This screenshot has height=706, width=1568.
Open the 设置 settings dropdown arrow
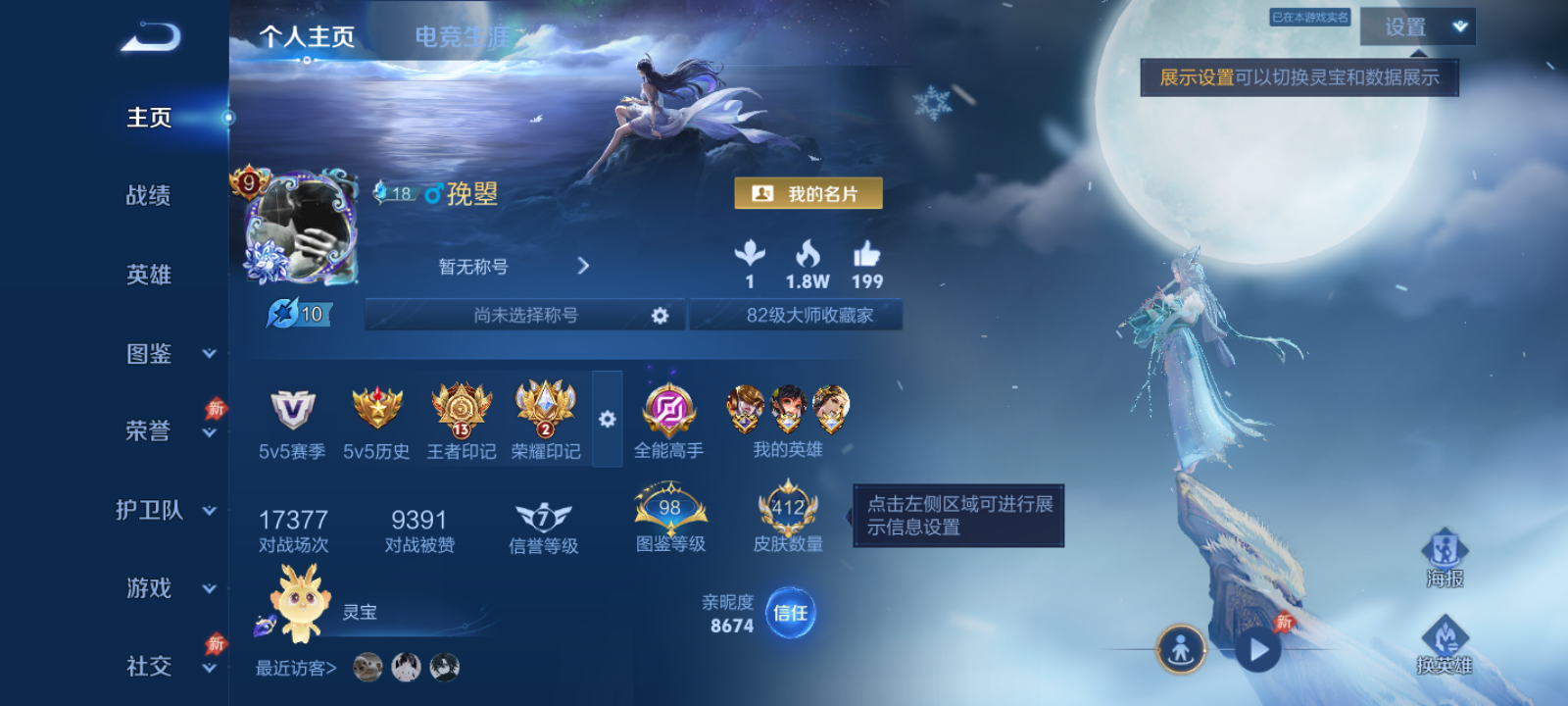coord(1457,28)
